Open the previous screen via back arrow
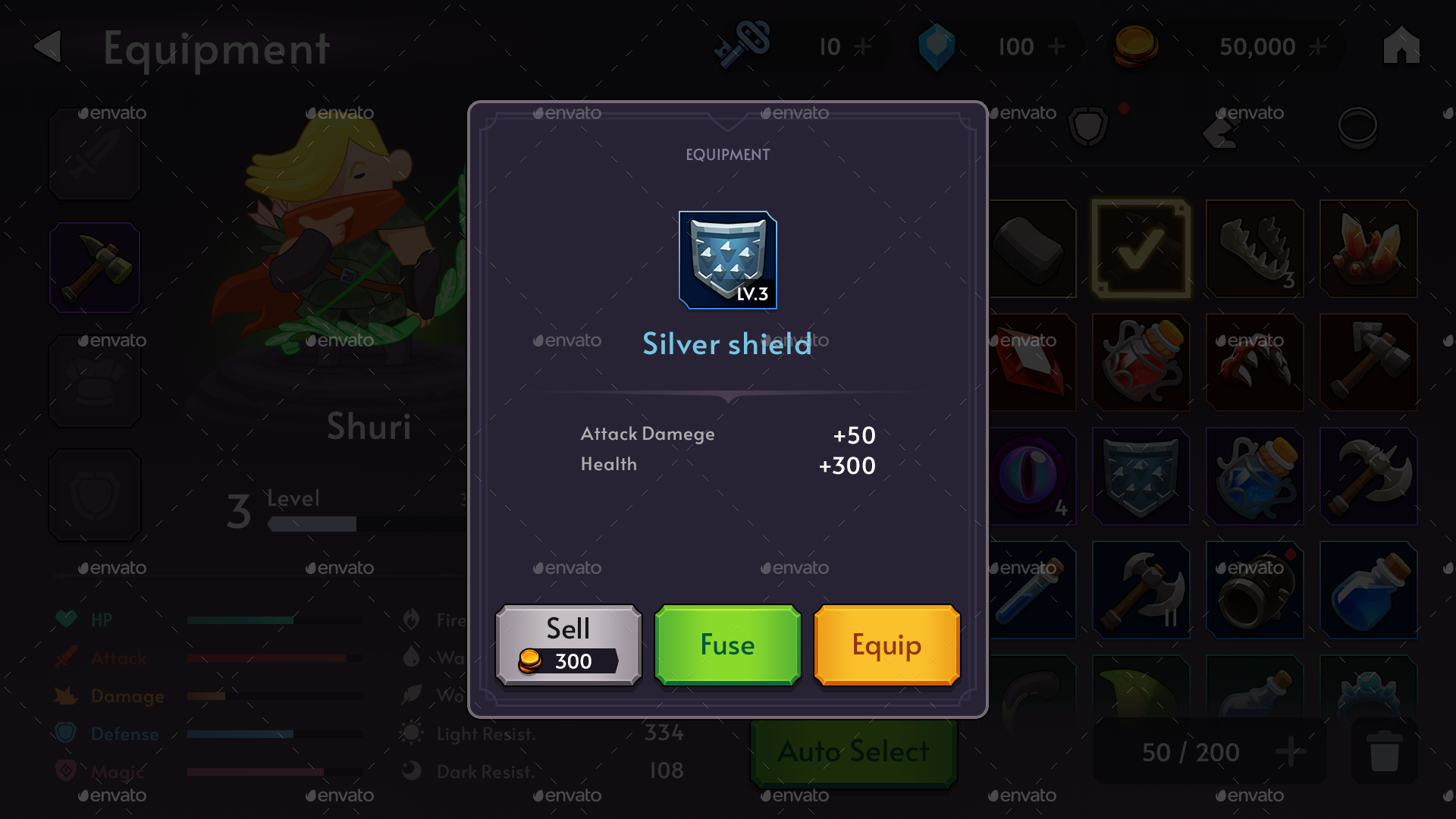Image resolution: width=1456 pixels, height=819 pixels. [48, 47]
